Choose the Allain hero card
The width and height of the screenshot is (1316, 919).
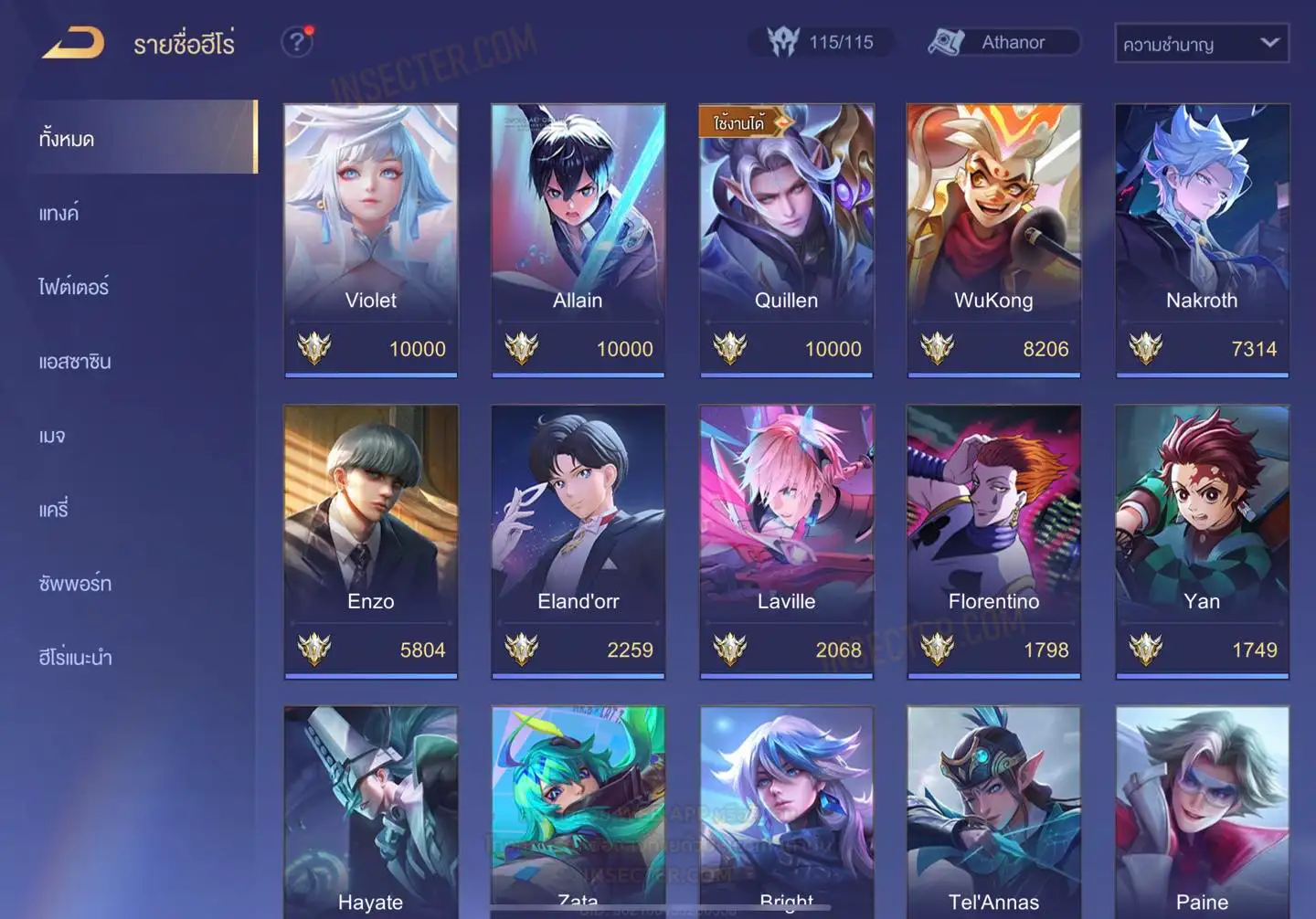tap(578, 239)
